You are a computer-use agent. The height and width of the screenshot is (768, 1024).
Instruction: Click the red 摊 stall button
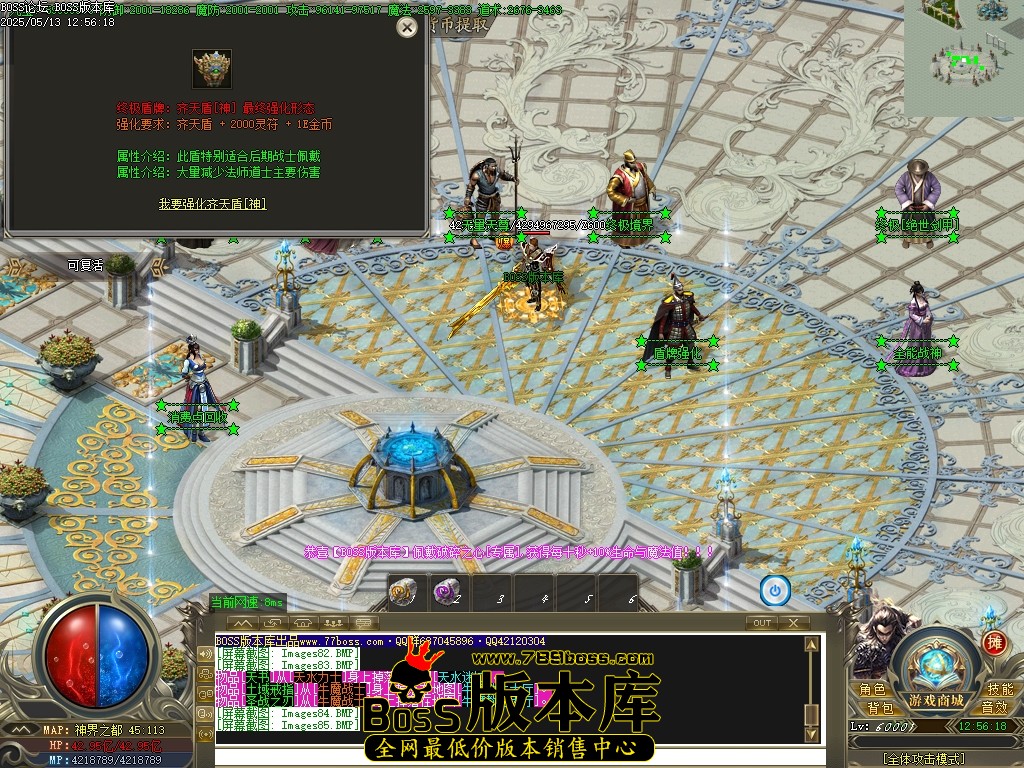(x=993, y=643)
